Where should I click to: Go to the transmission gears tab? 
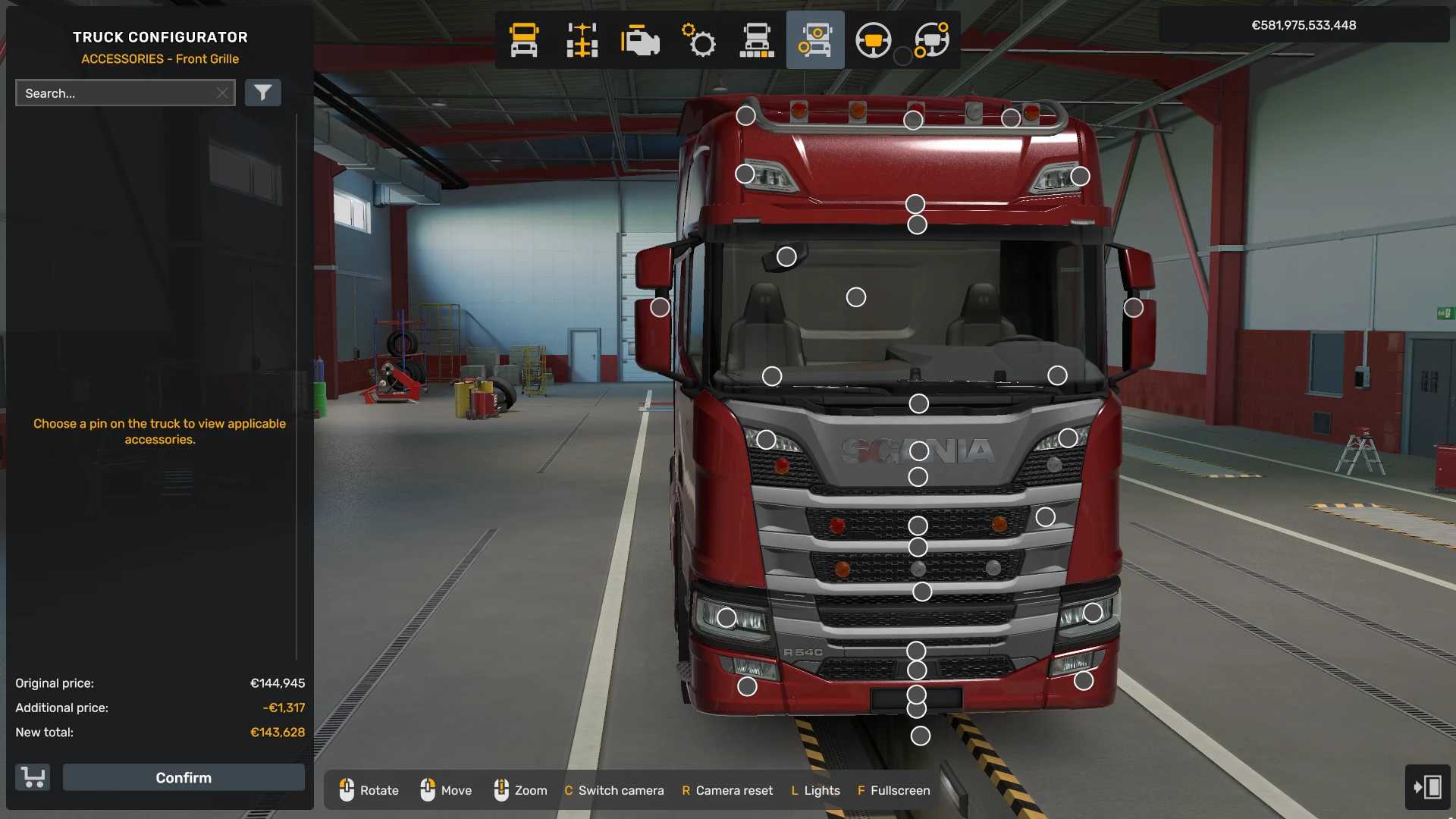click(x=698, y=40)
